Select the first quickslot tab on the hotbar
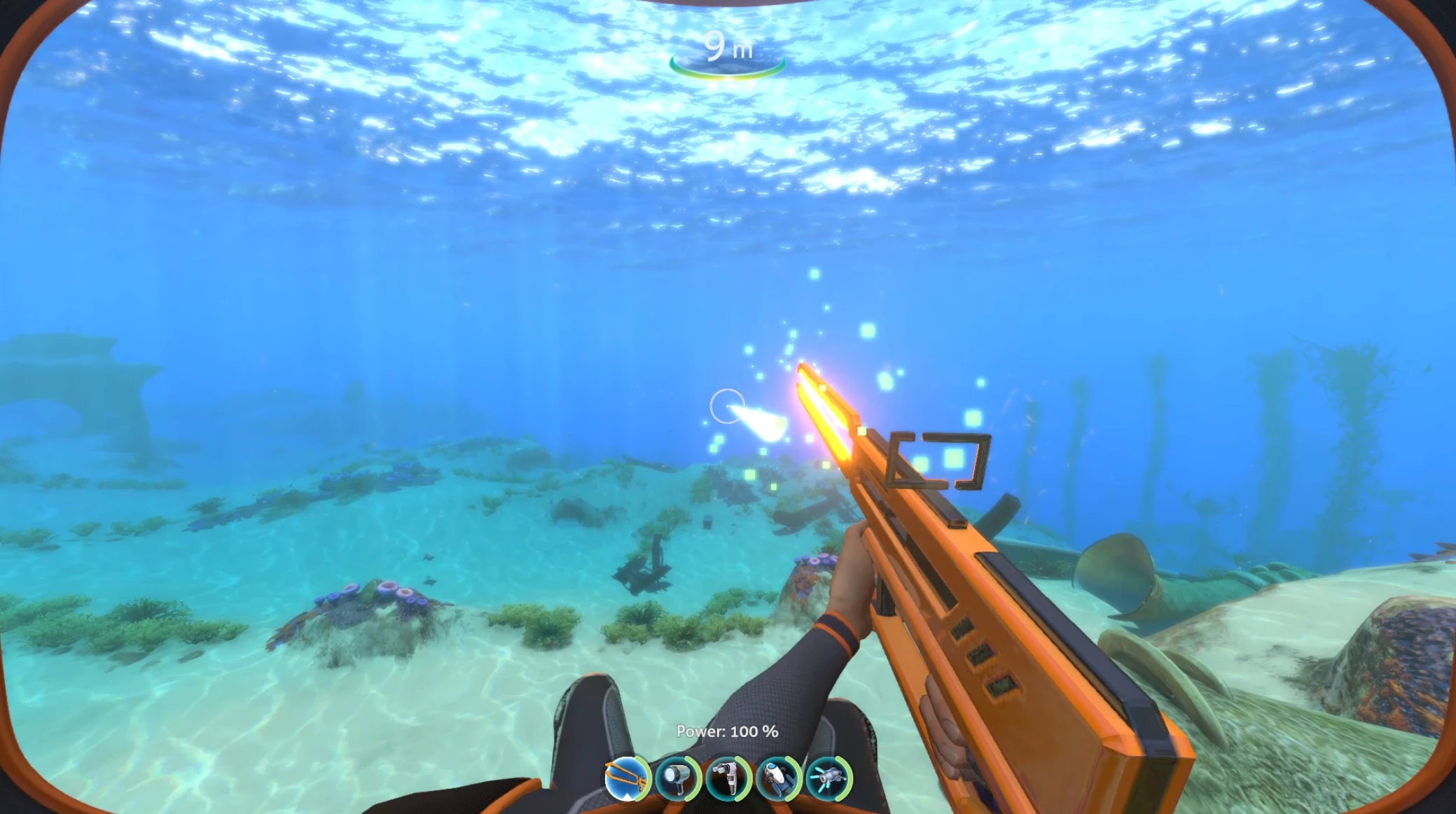 click(626, 780)
